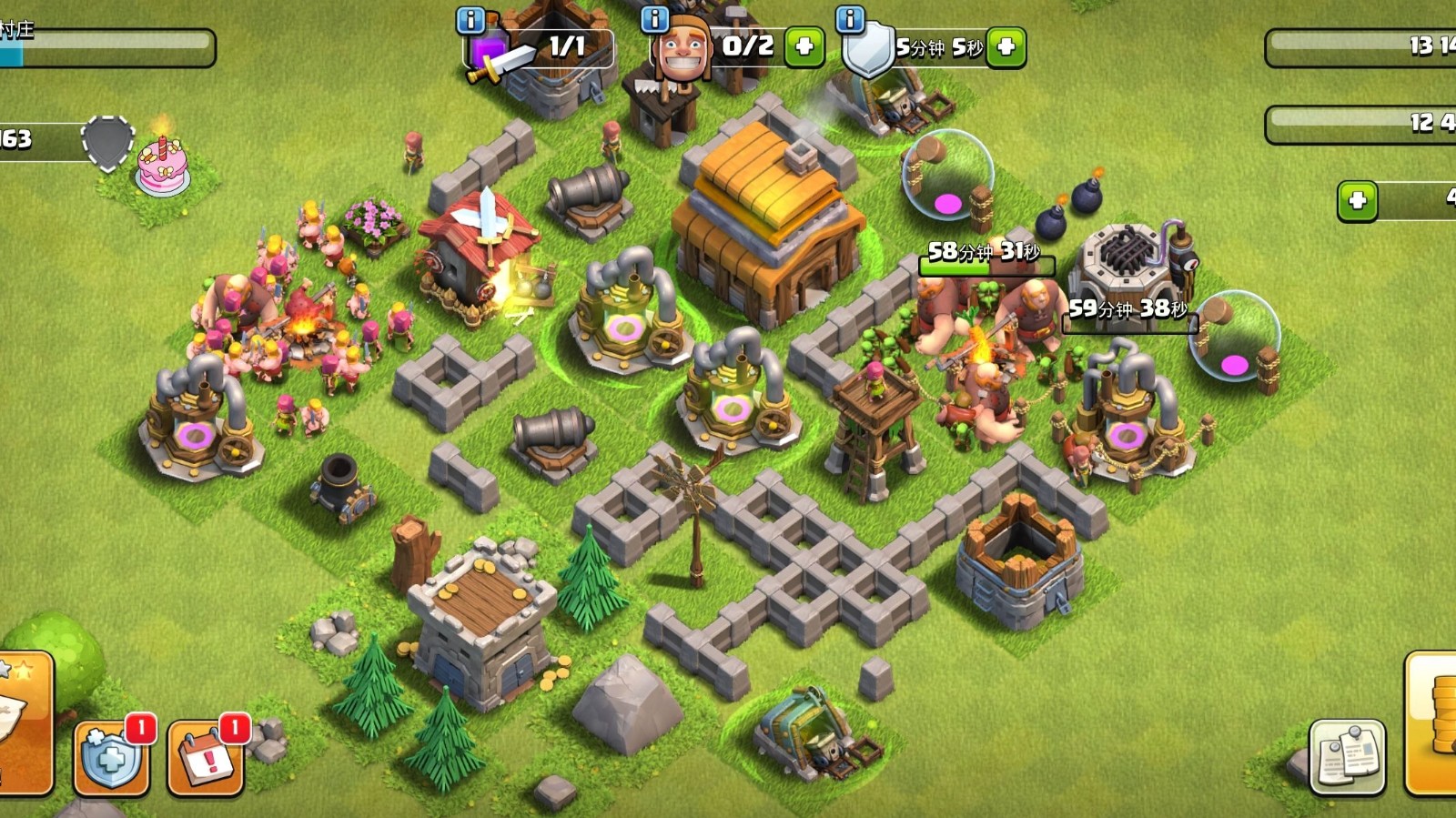Open the events calendar icon
This screenshot has width=1456, height=818.
tap(206, 757)
